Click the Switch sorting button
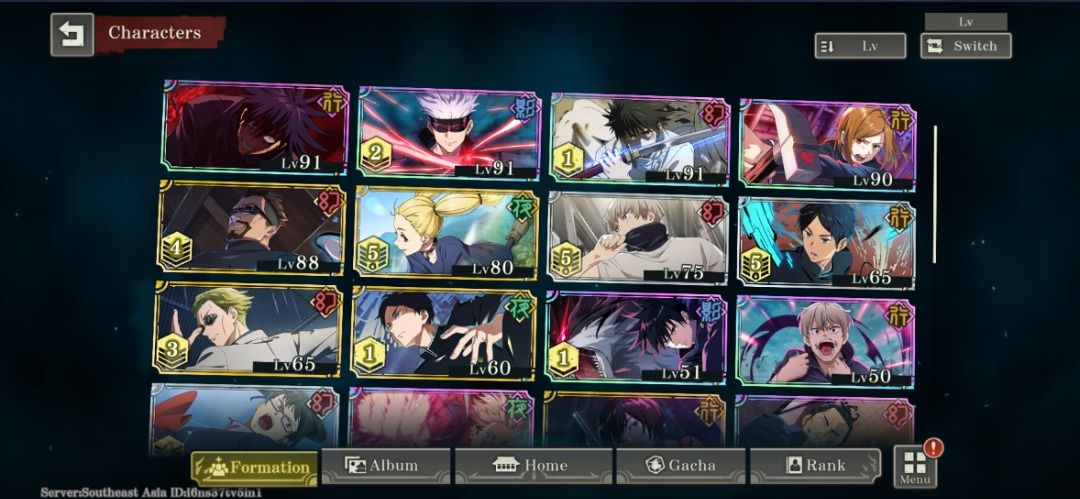The image size is (1080, 499). point(965,46)
